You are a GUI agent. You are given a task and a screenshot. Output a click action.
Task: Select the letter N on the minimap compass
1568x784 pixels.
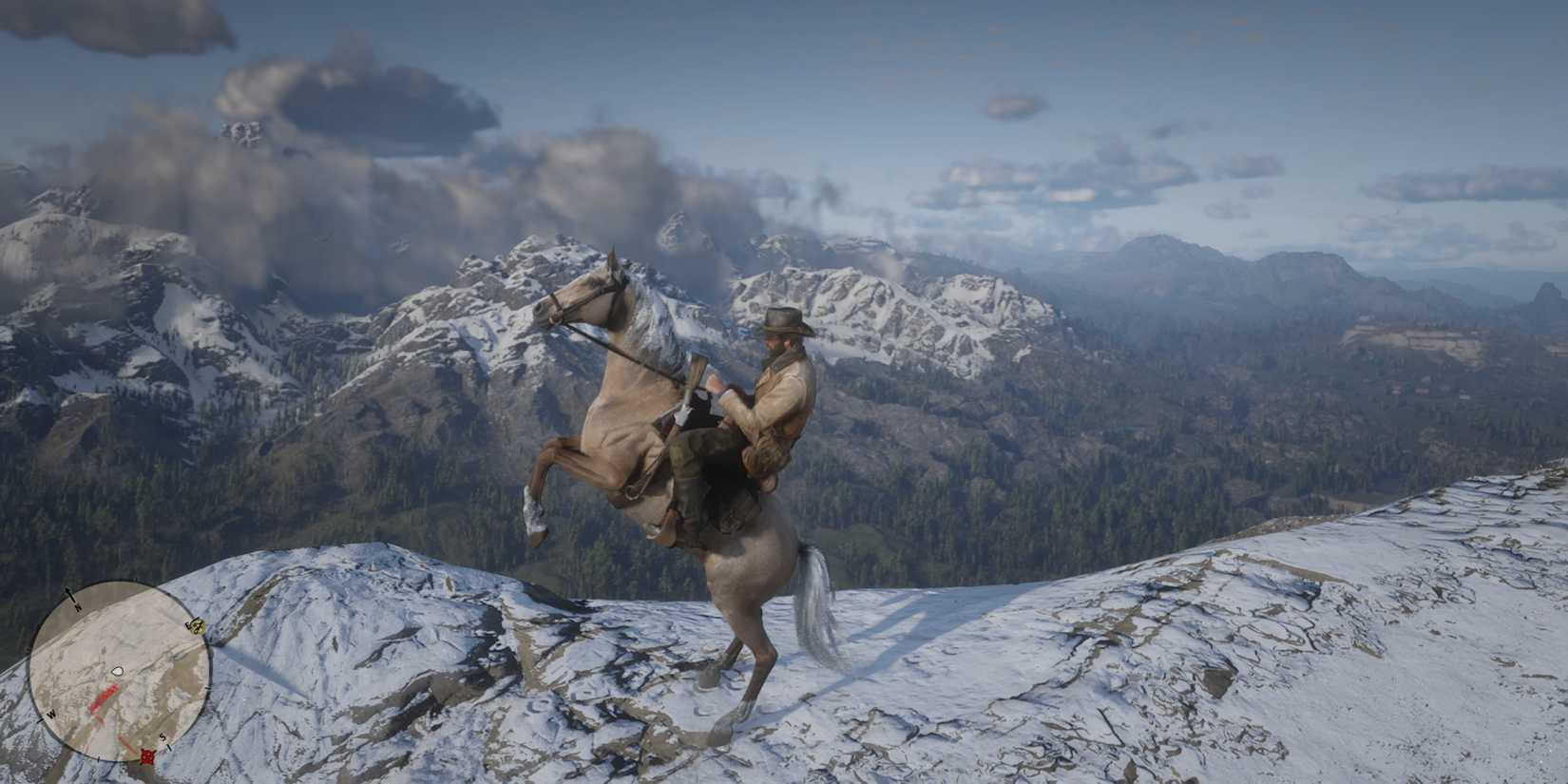tap(77, 607)
